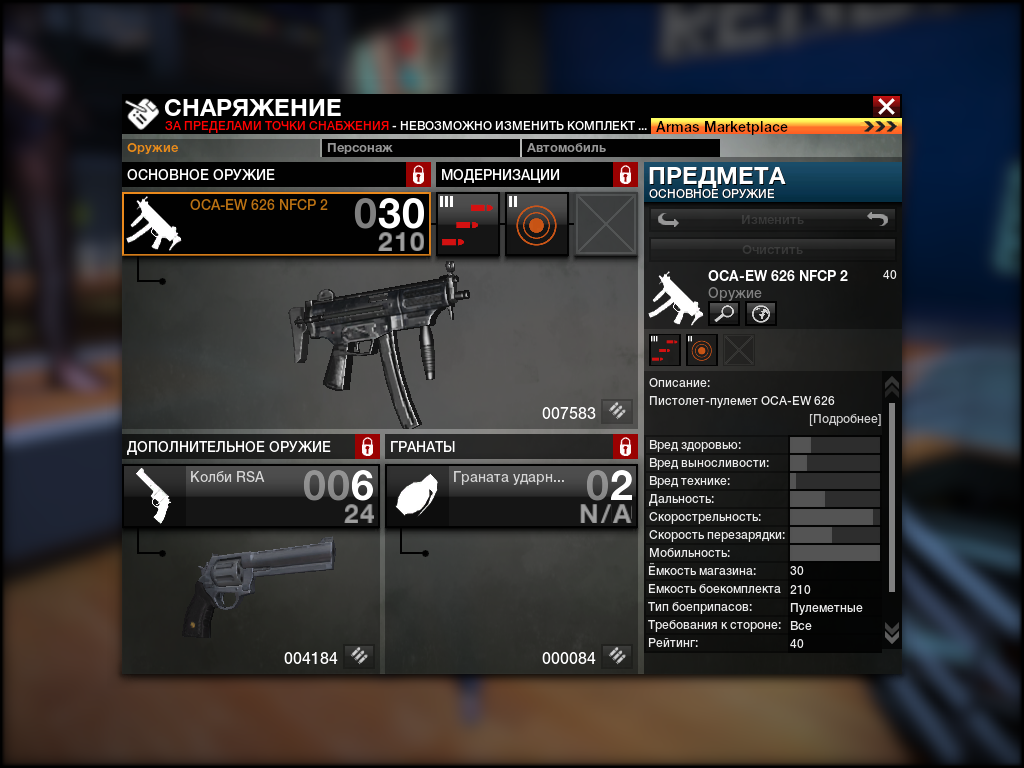The width and height of the screenshot is (1024, 768).
Task: Click the lock icon beside Дополнительное оружие
Action: 367,446
